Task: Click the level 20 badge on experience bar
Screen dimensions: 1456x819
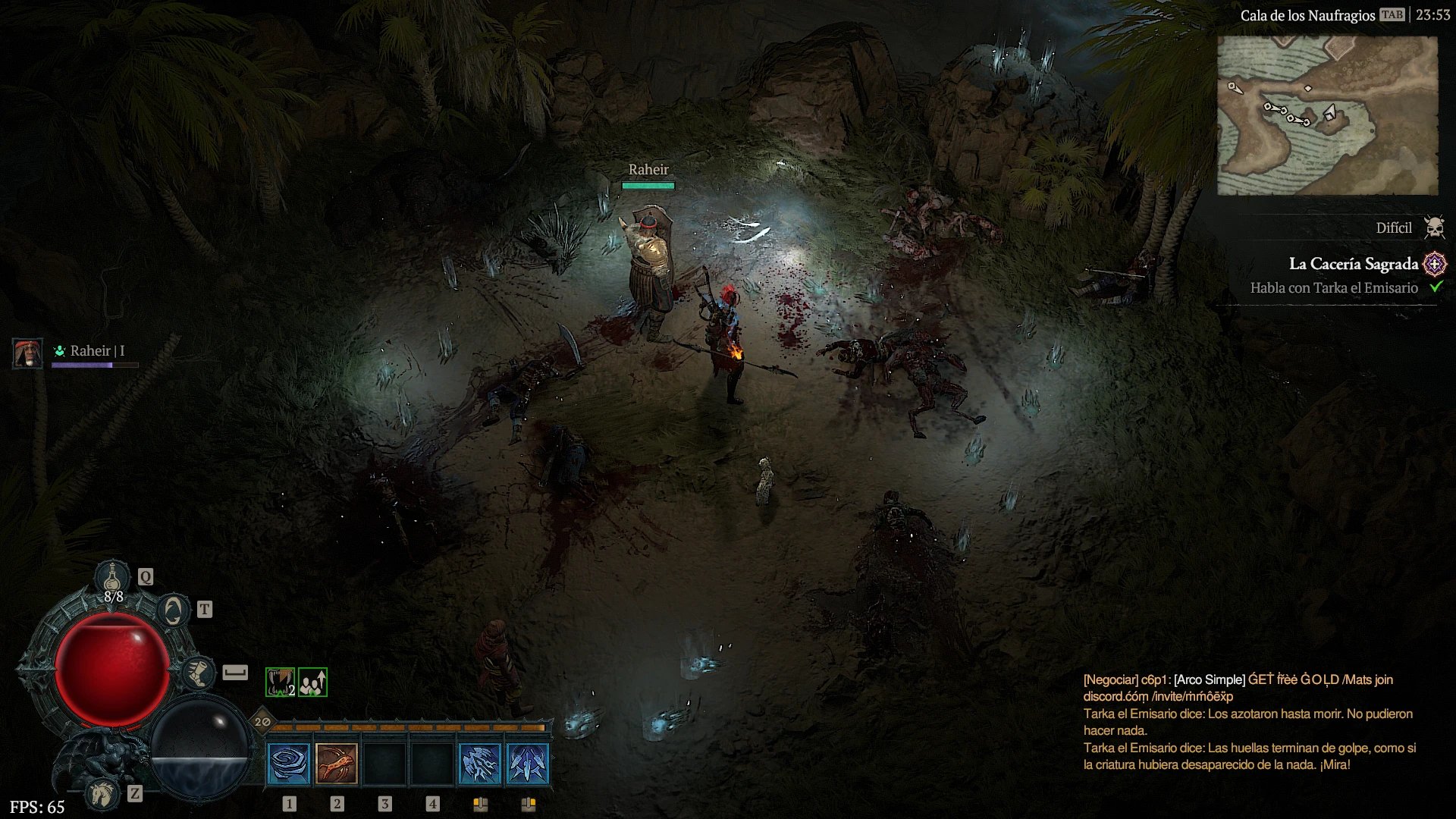Action: (262, 721)
